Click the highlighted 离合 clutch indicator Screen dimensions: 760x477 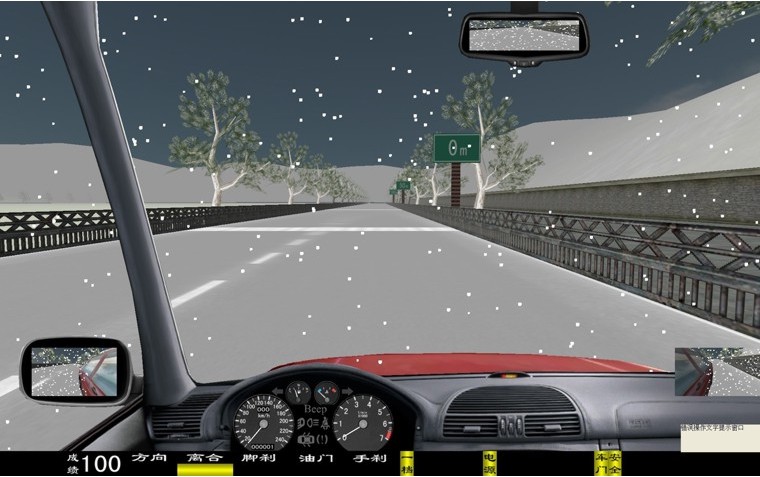[x=204, y=462]
